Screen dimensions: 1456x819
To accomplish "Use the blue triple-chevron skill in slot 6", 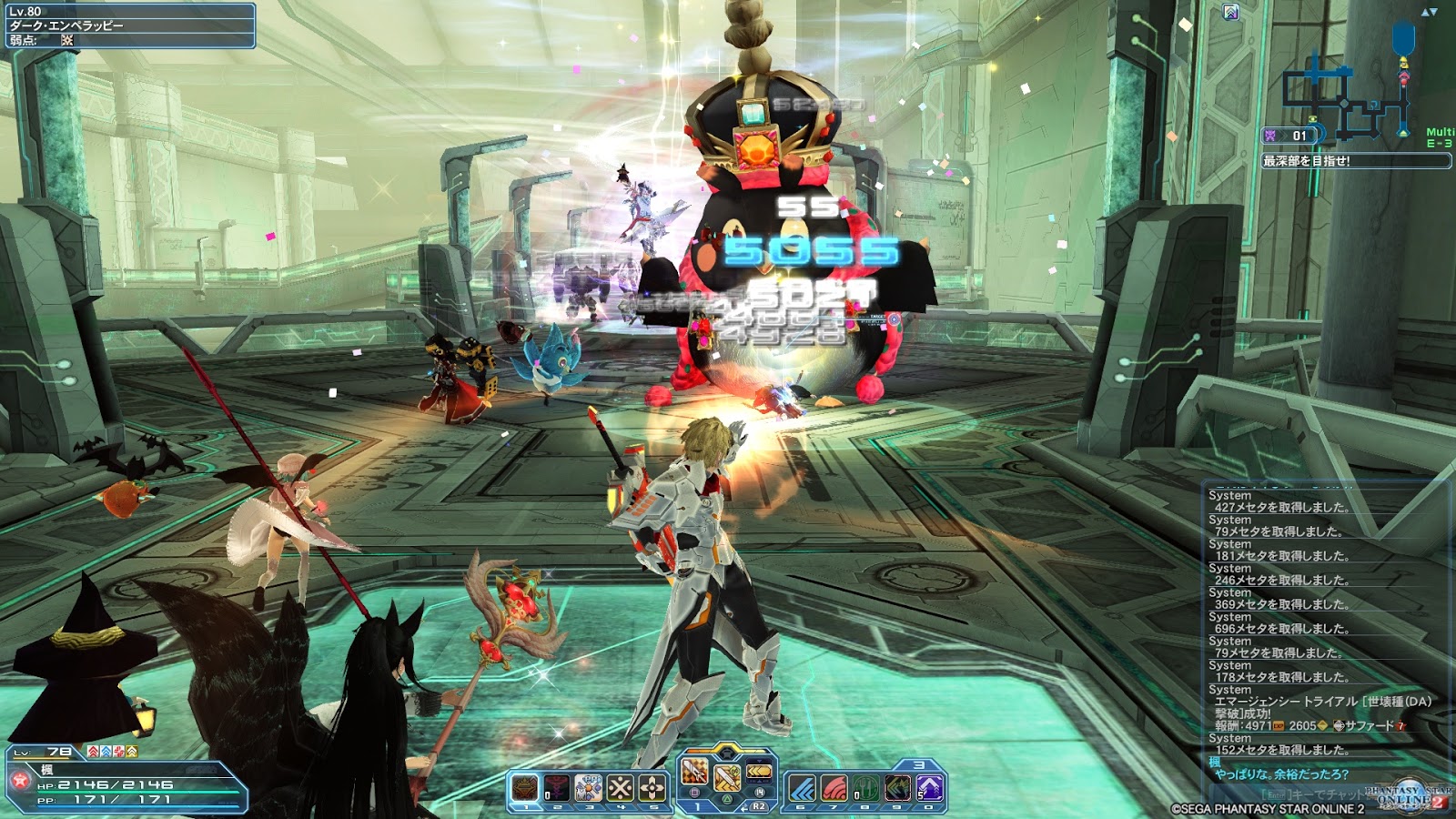I will pyautogui.click(x=803, y=787).
